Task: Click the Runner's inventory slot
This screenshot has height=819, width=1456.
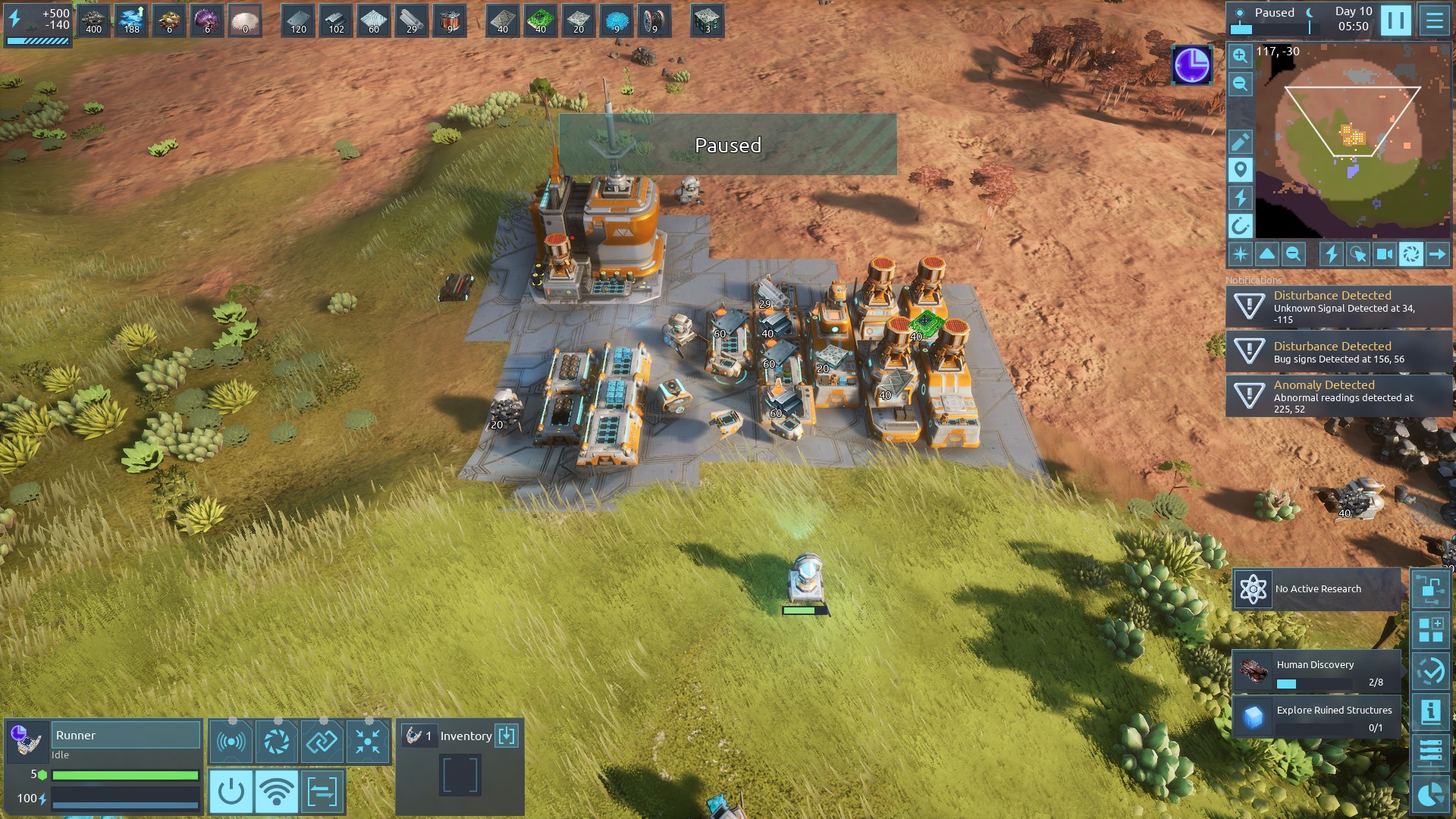Action: click(460, 775)
